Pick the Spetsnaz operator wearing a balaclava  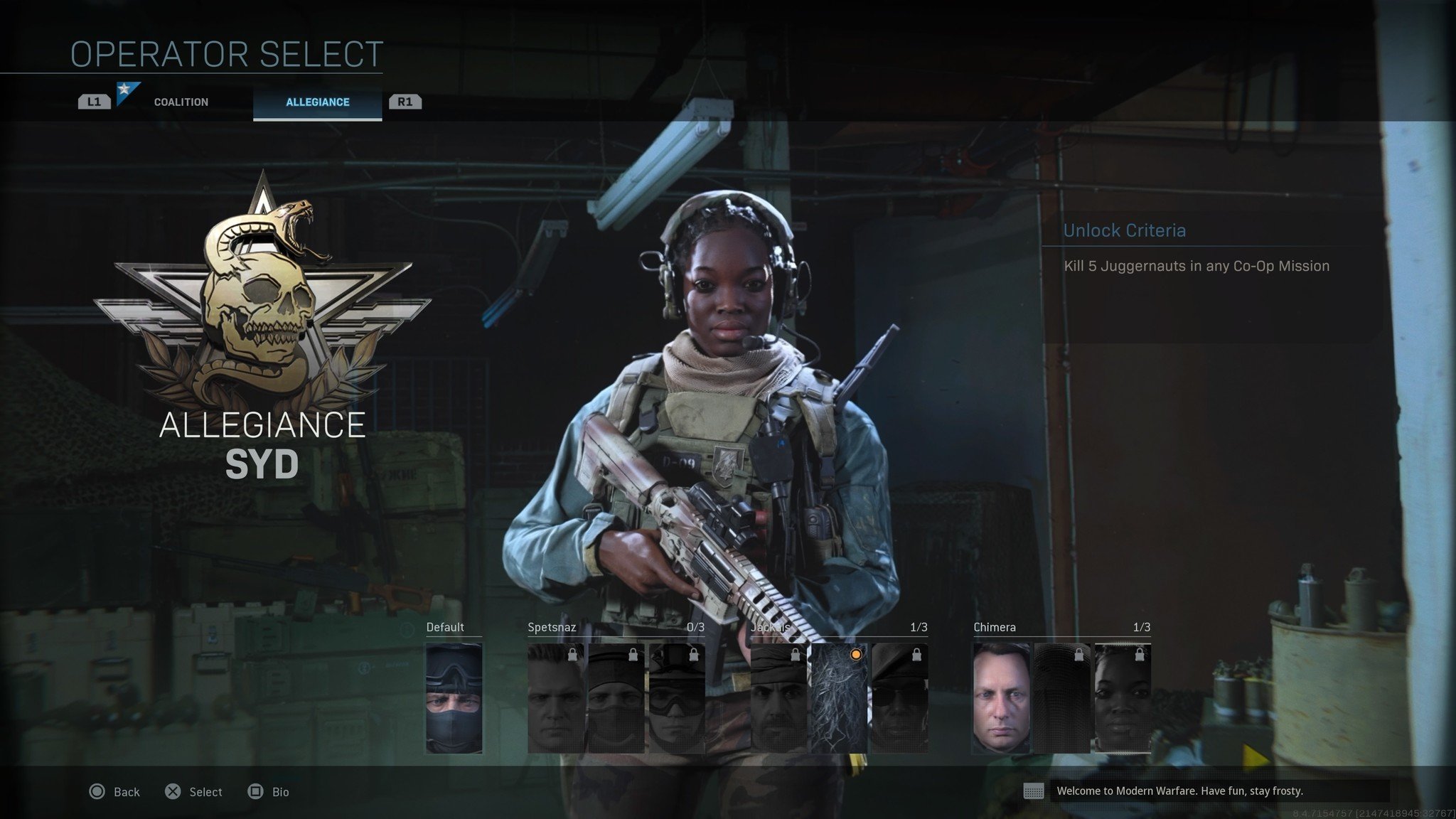click(616, 698)
